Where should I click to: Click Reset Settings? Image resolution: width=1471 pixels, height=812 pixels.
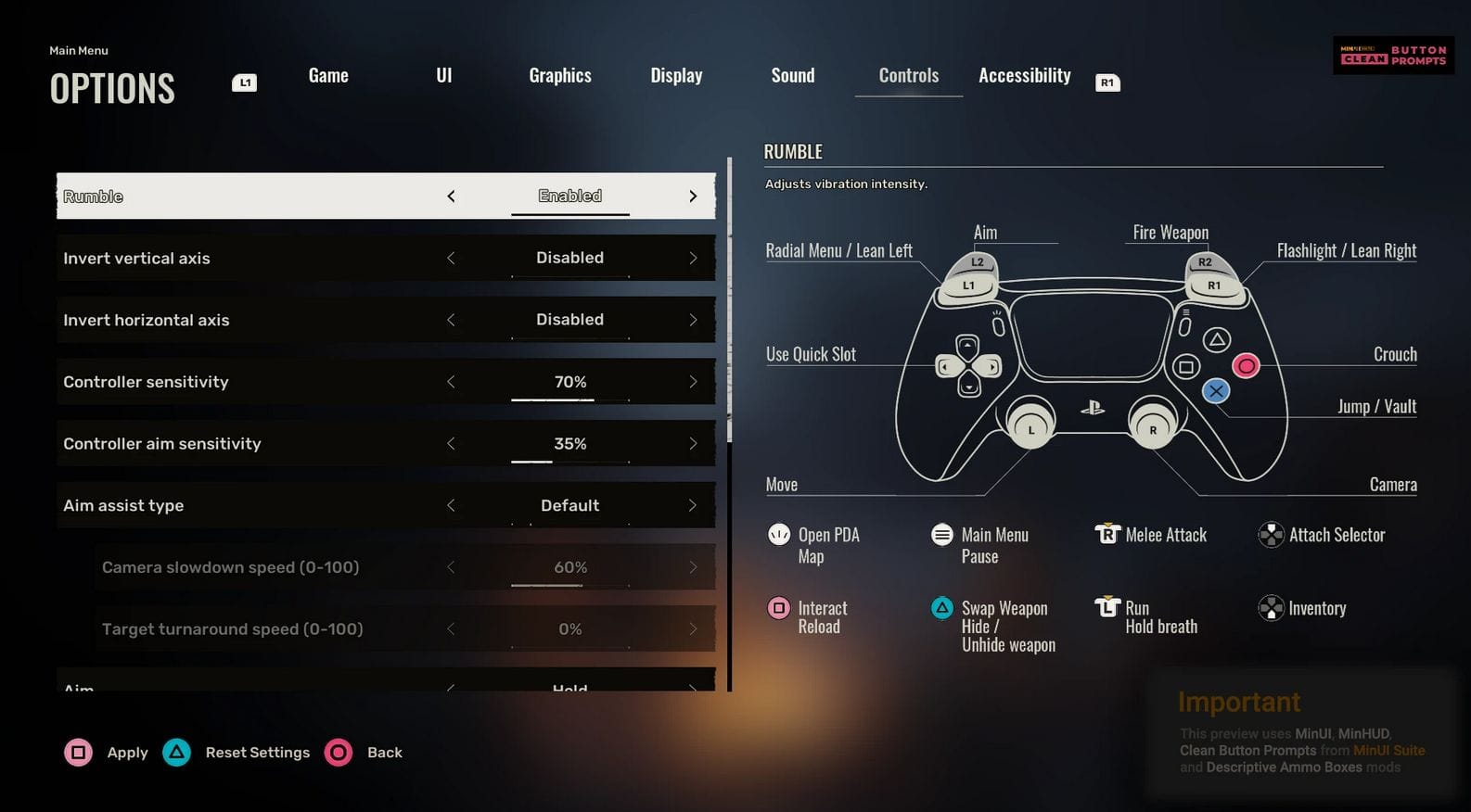coord(237,753)
